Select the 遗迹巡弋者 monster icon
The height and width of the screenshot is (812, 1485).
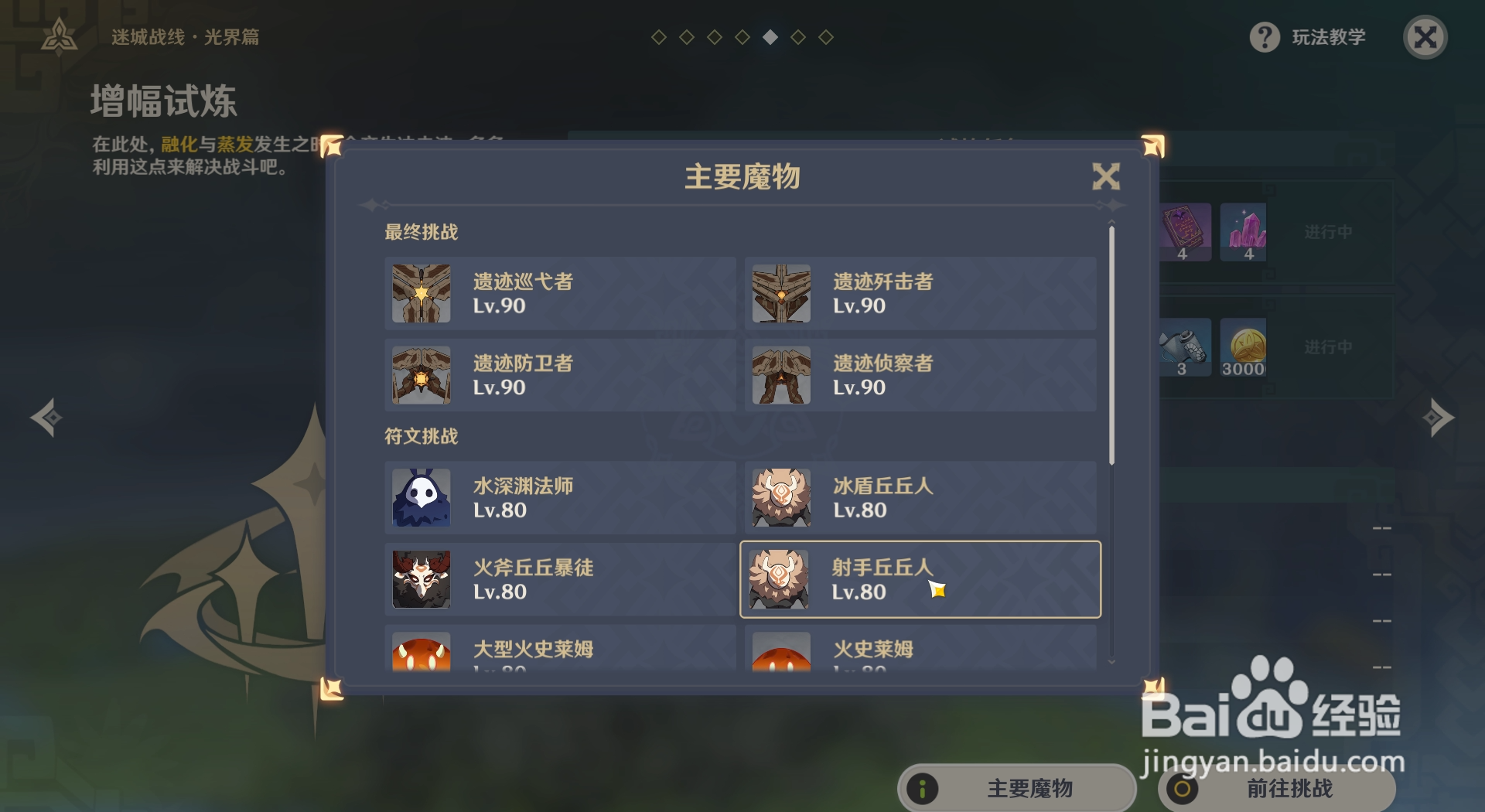pyautogui.click(x=421, y=294)
